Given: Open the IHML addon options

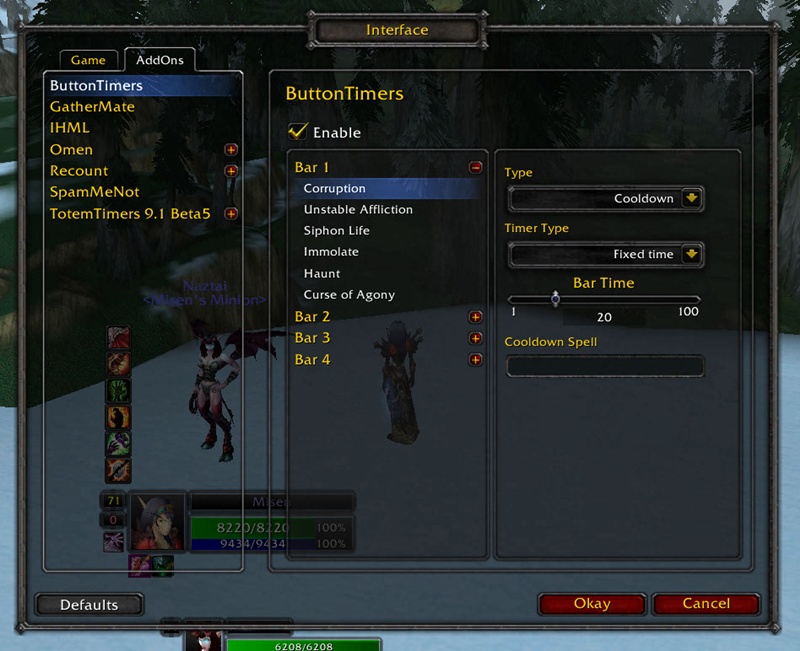Looking at the screenshot, I should pos(70,128).
